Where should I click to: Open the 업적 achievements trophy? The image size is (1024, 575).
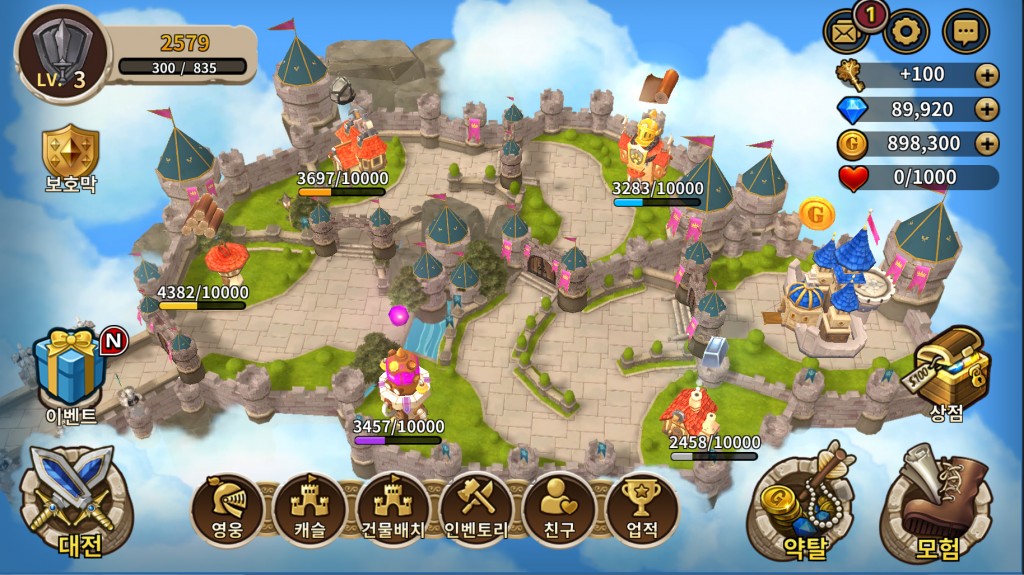[x=641, y=509]
